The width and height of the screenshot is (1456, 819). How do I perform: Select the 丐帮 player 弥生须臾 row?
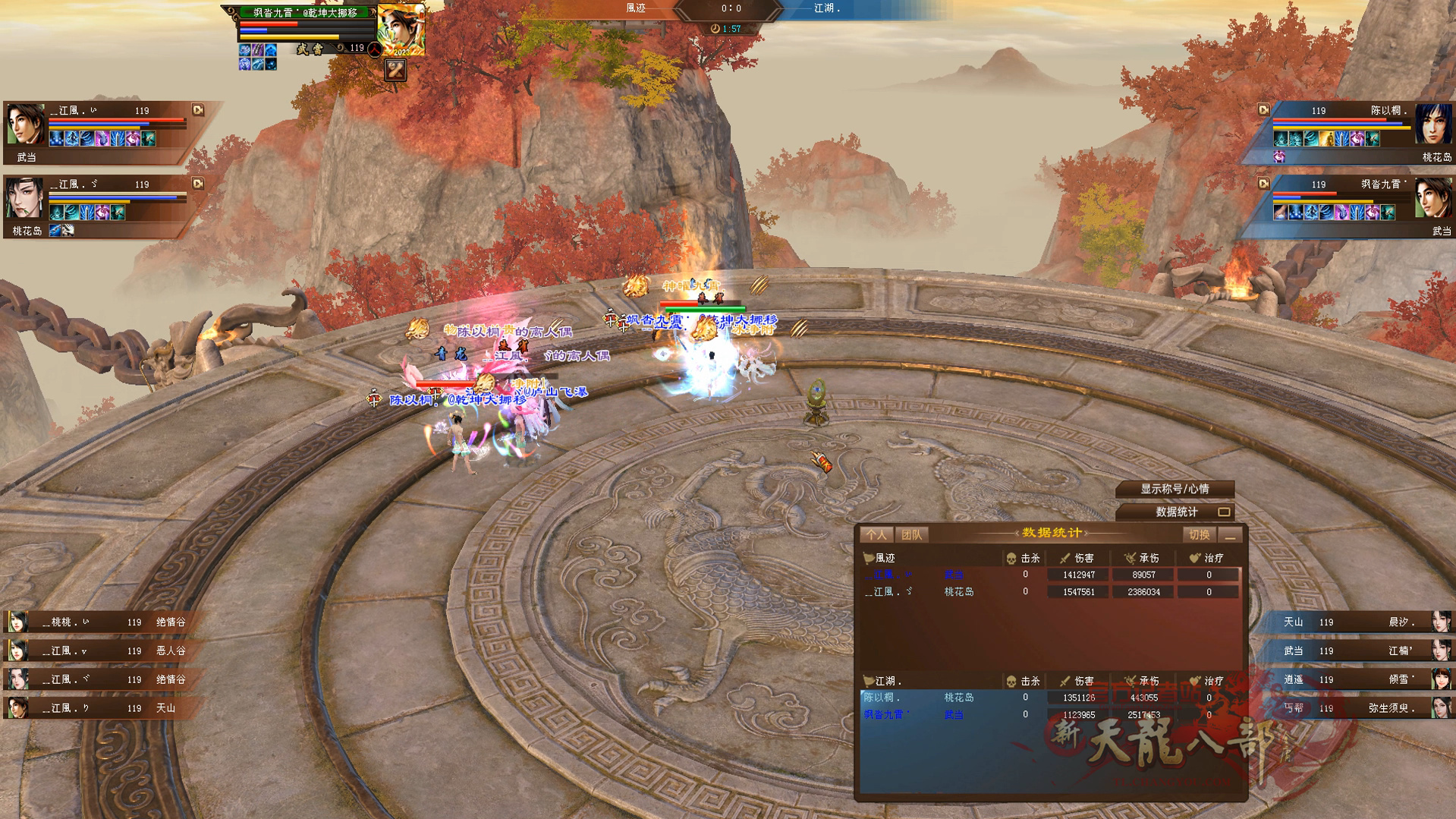(x=1358, y=708)
